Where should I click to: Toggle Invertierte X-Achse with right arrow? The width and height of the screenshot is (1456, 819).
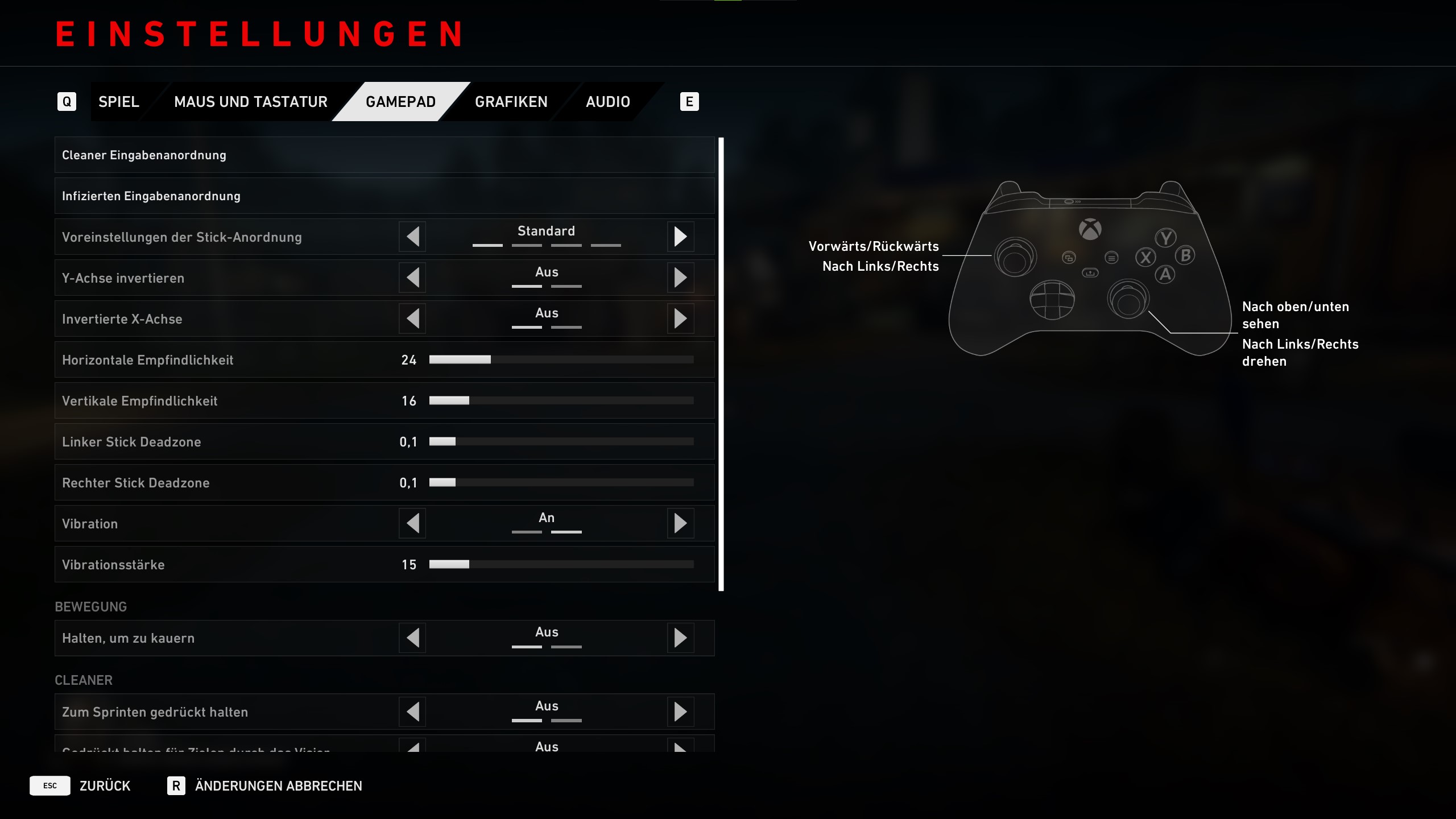680,318
